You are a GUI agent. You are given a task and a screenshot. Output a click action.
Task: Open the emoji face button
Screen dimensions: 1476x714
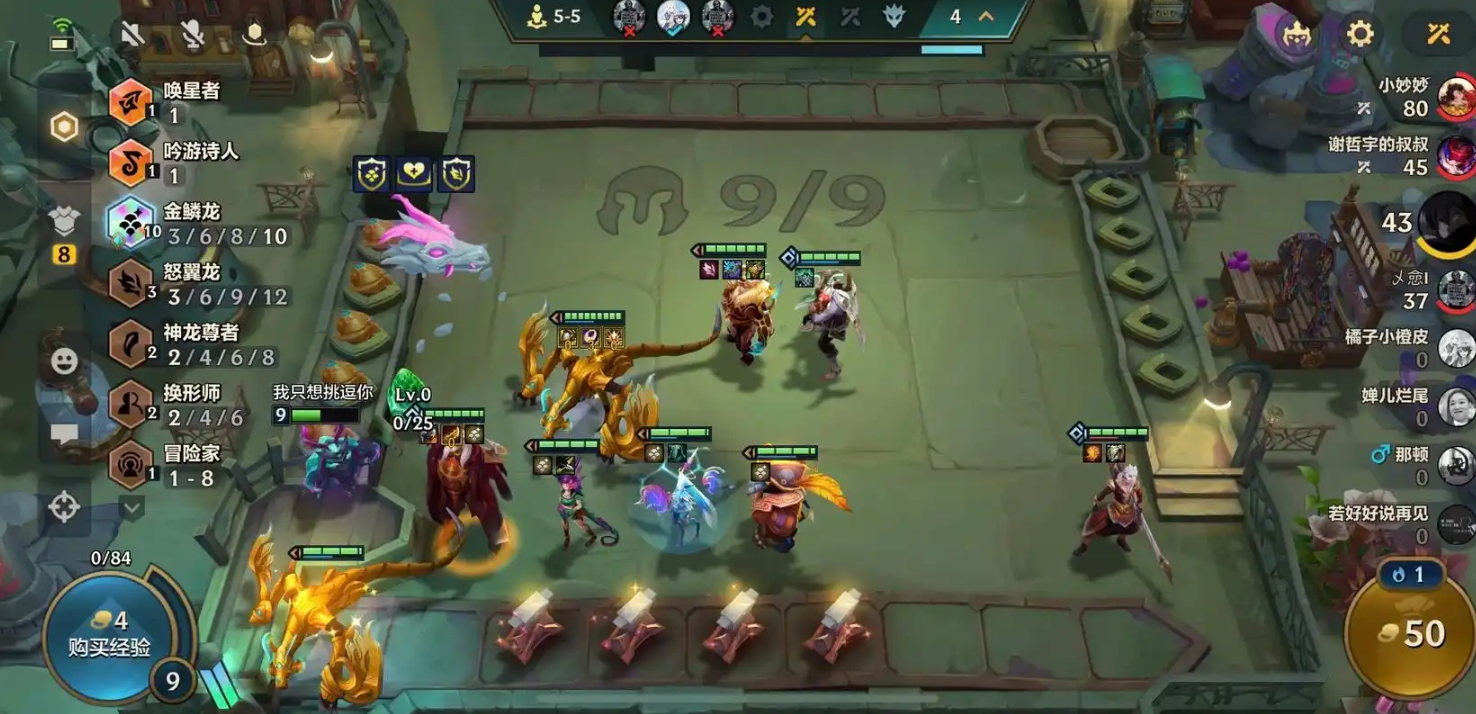64,361
